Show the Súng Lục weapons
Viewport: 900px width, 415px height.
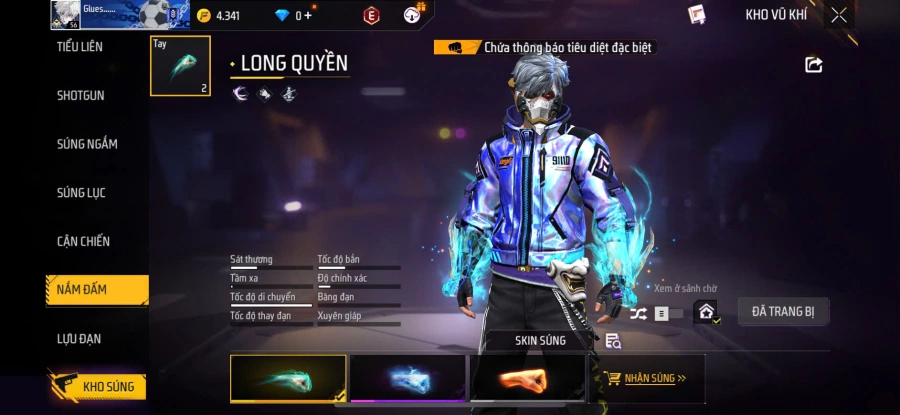click(x=81, y=192)
